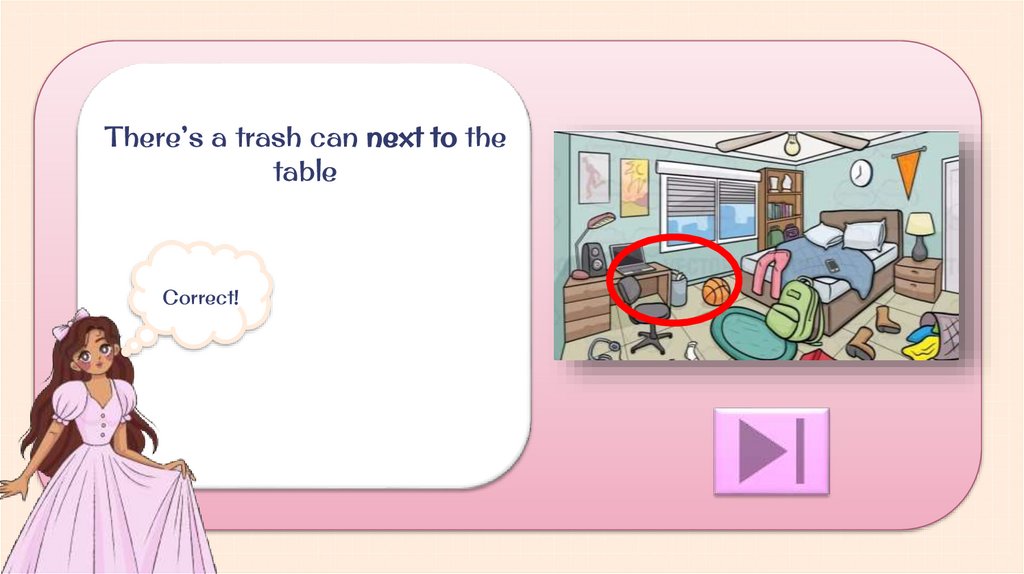Click the purple next-slide arrow button

[x=771, y=451]
